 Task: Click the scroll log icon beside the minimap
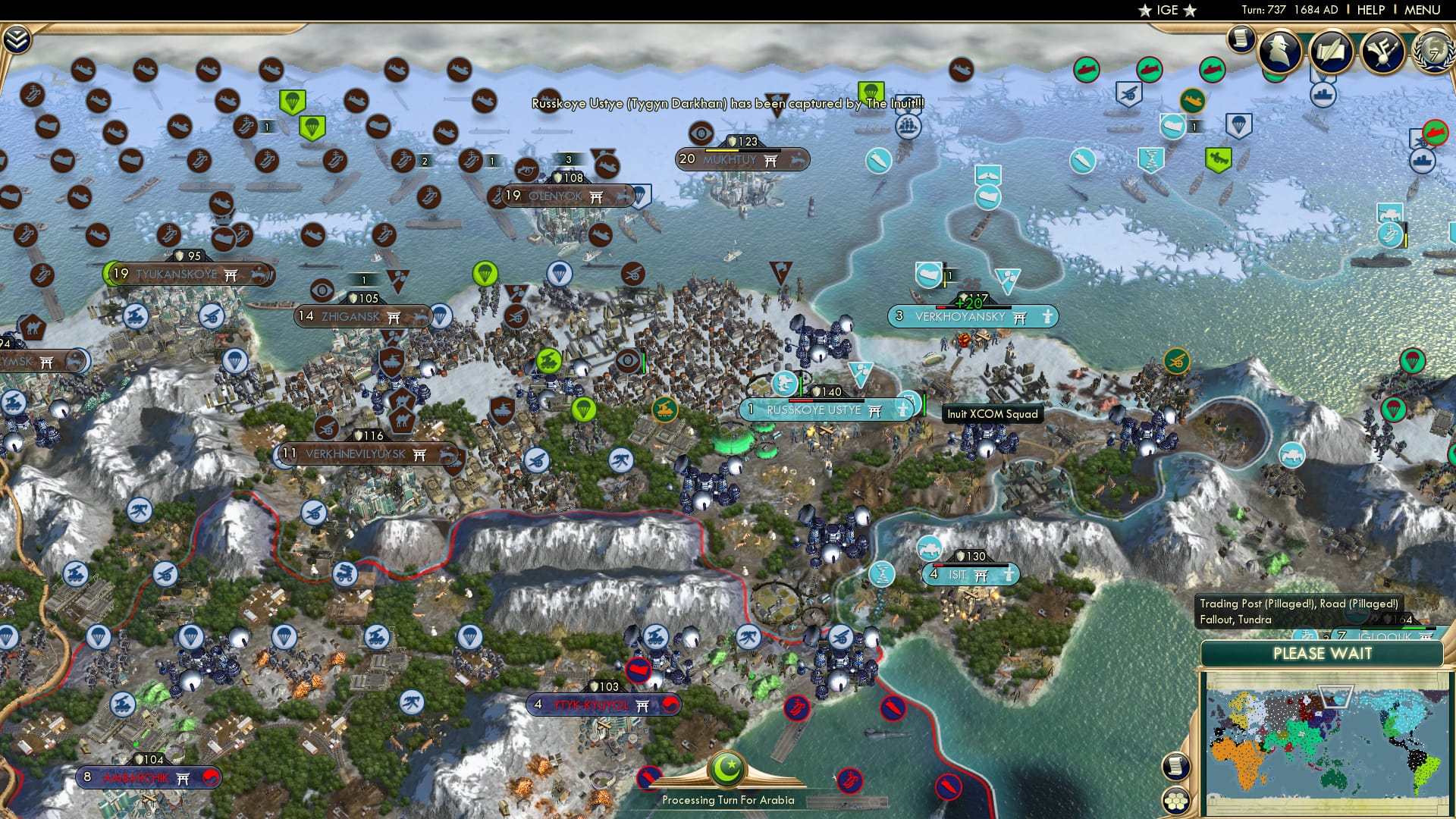[1175, 767]
